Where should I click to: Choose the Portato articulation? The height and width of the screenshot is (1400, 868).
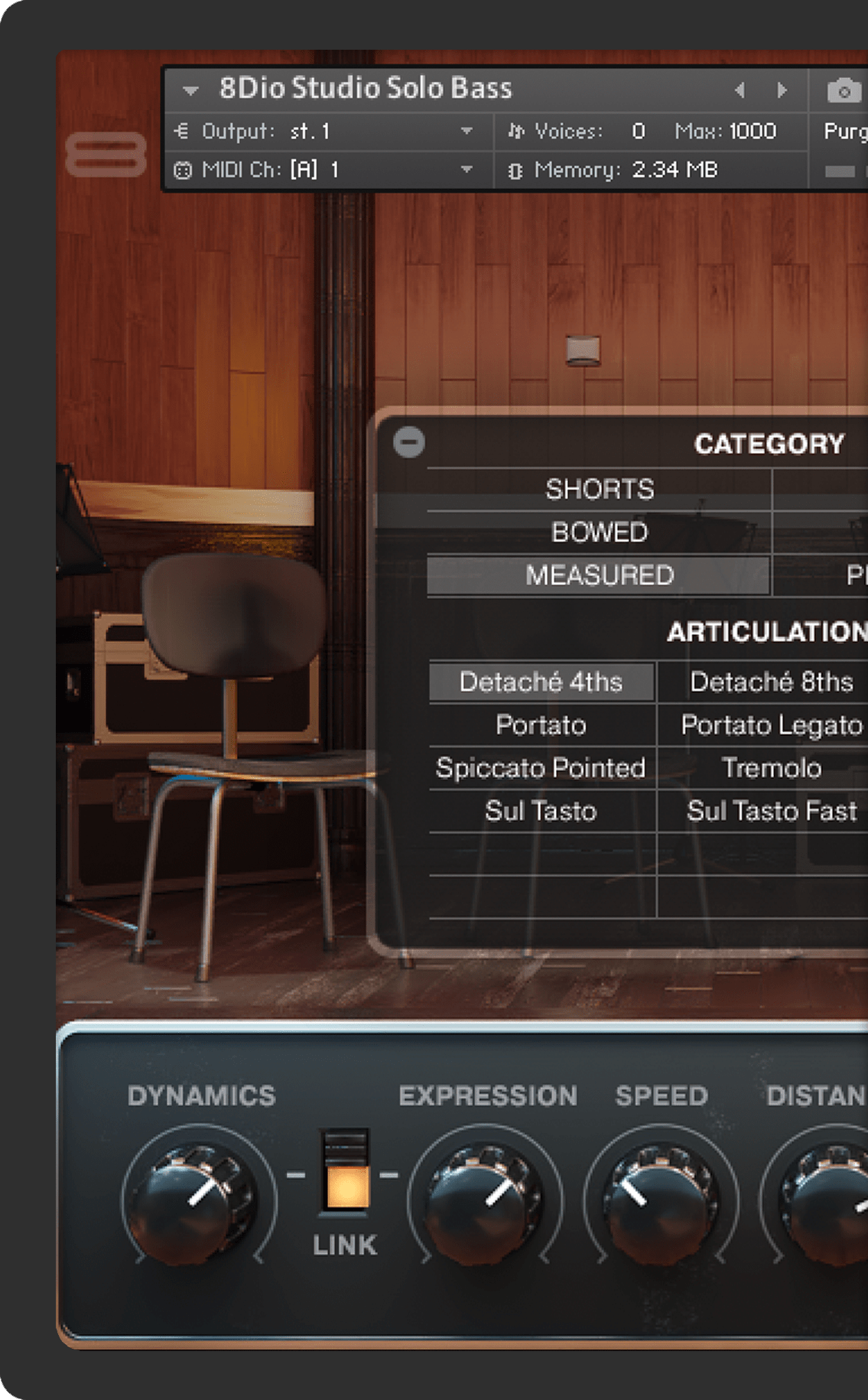click(x=541, y=724)
